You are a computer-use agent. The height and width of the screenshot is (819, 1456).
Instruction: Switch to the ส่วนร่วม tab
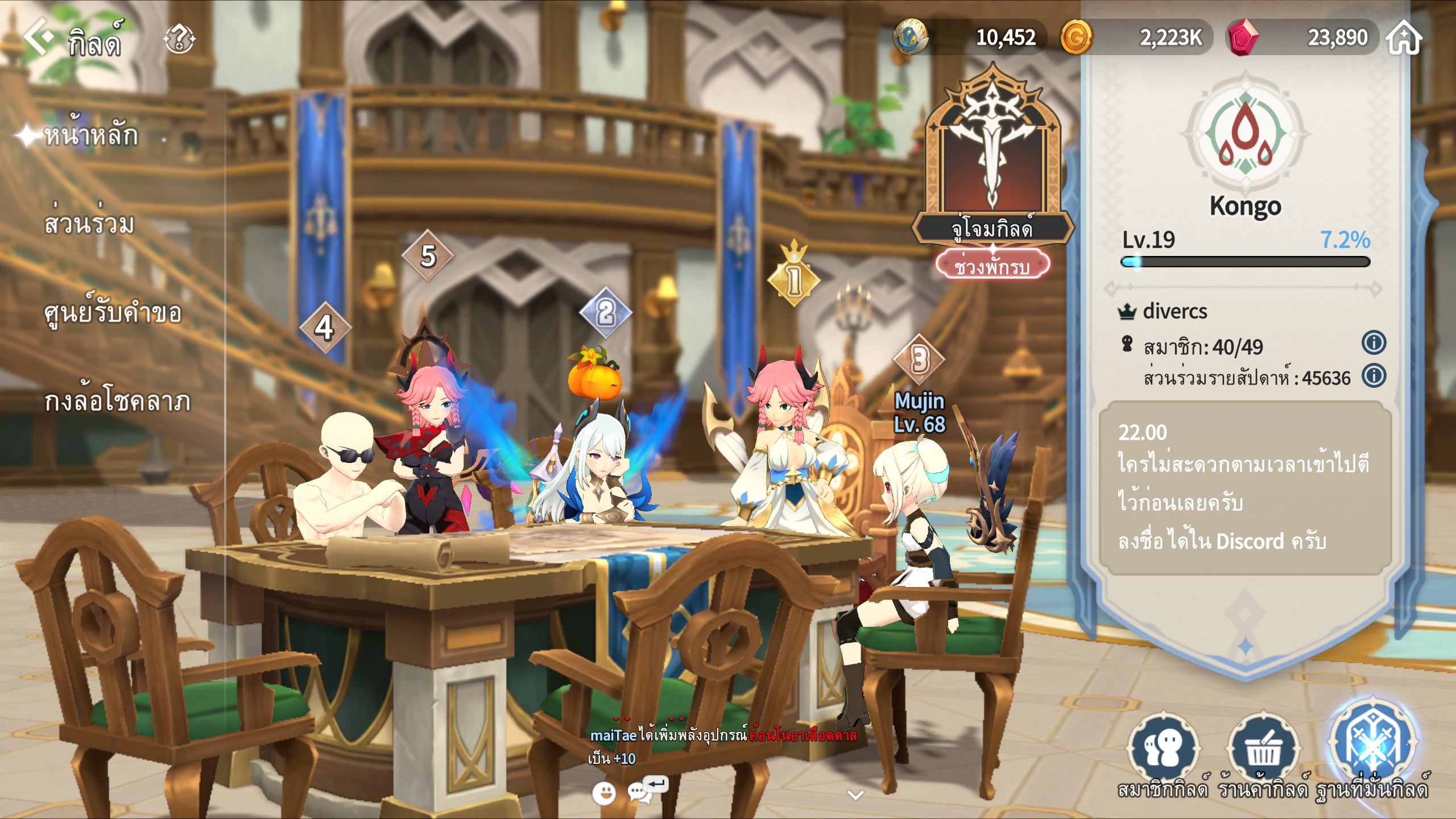89,224
